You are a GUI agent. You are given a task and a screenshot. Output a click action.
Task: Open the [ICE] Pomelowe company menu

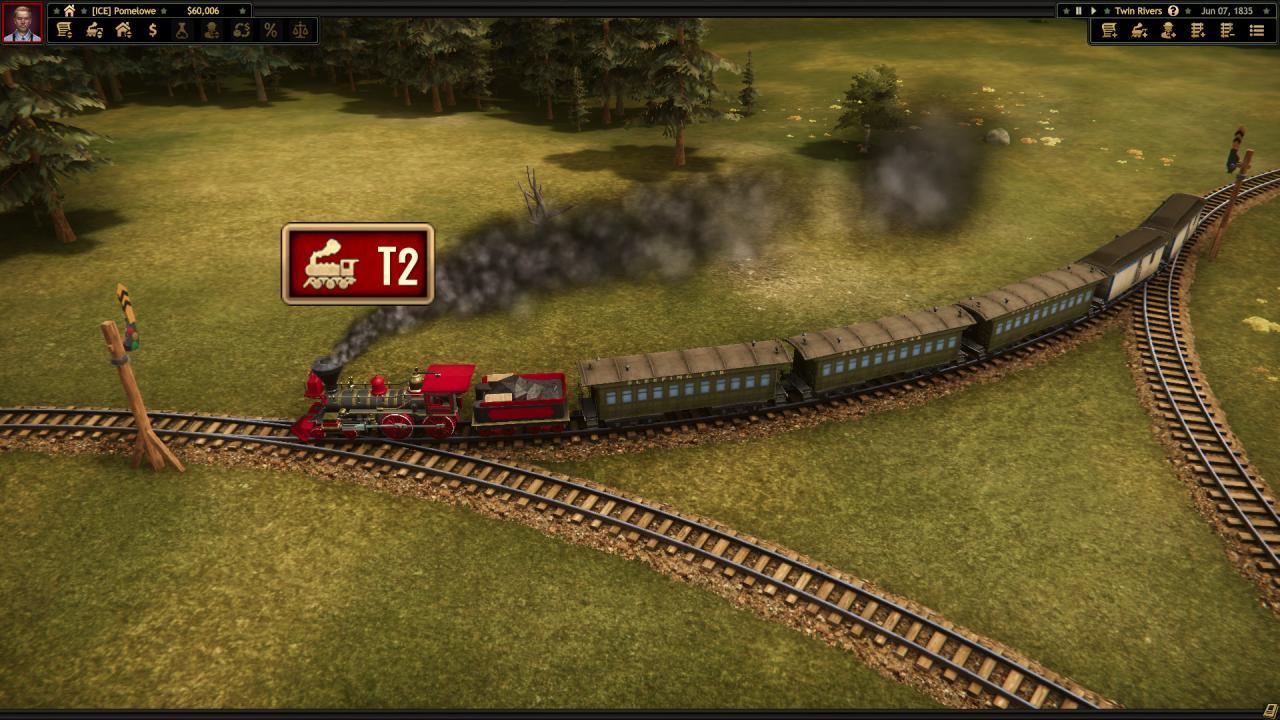coord(124,11)
